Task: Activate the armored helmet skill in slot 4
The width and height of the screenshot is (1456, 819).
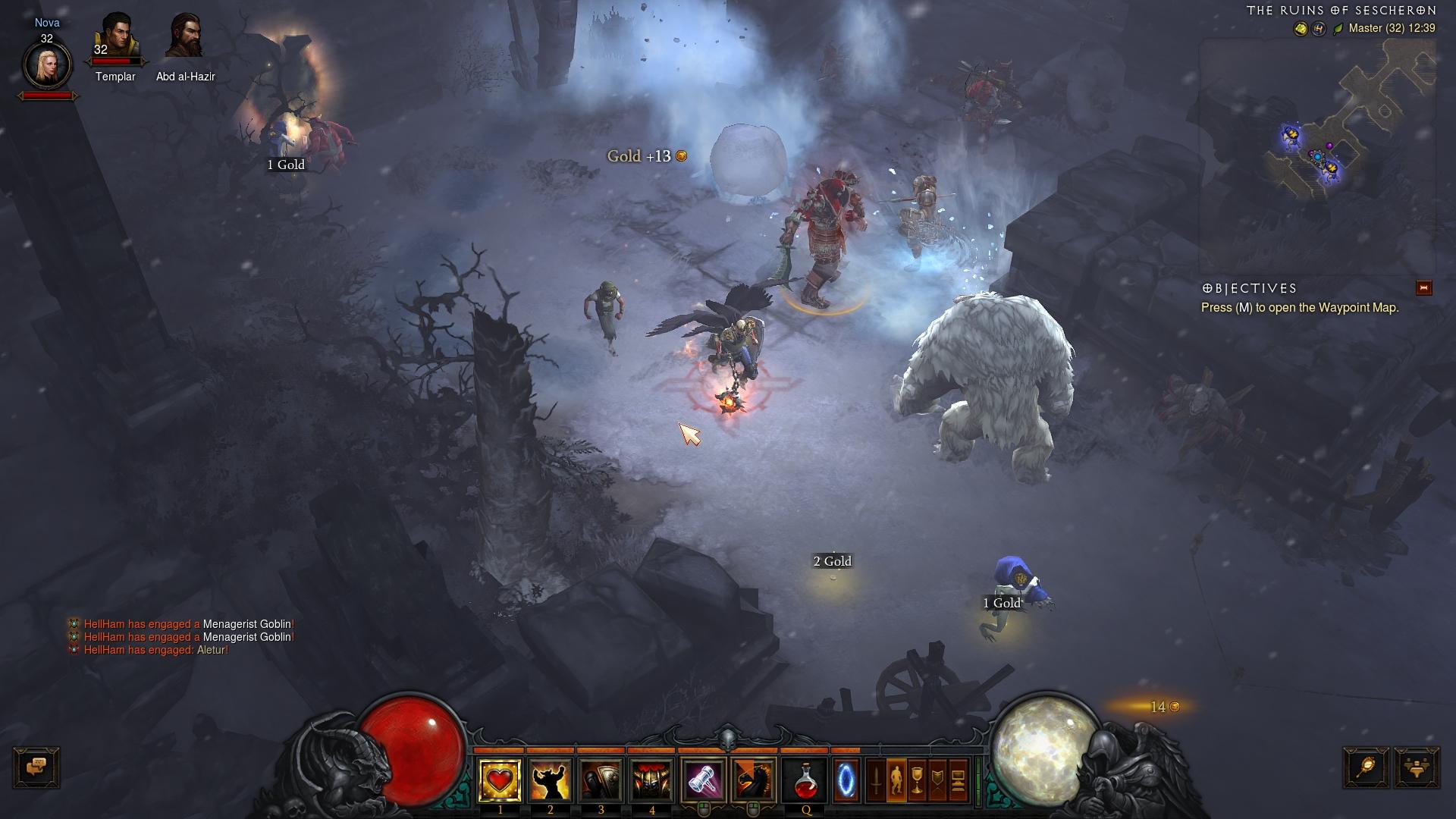Action: (x=651, y=780)
